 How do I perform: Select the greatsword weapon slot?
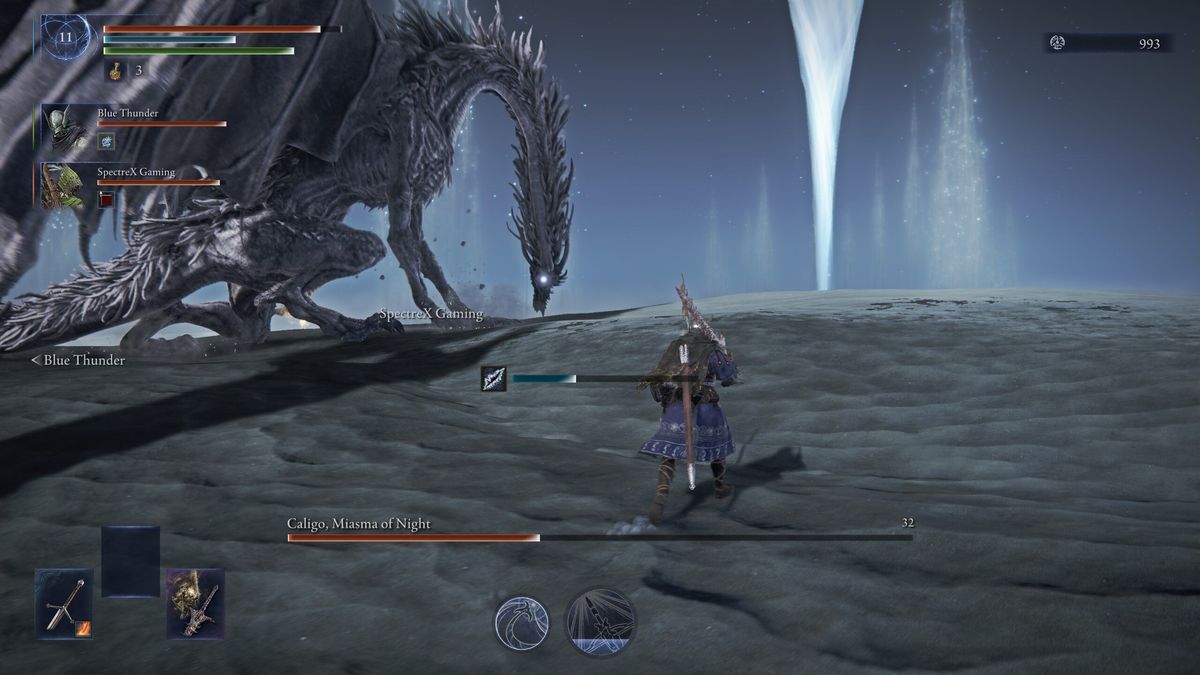pos(64,603)
